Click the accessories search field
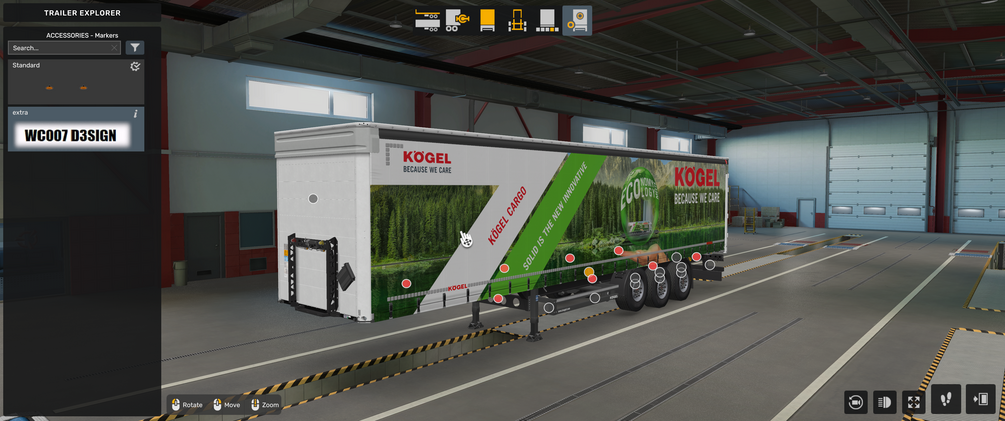The height and width of the screenshot is (421, 1005). (x=60, y=48)
